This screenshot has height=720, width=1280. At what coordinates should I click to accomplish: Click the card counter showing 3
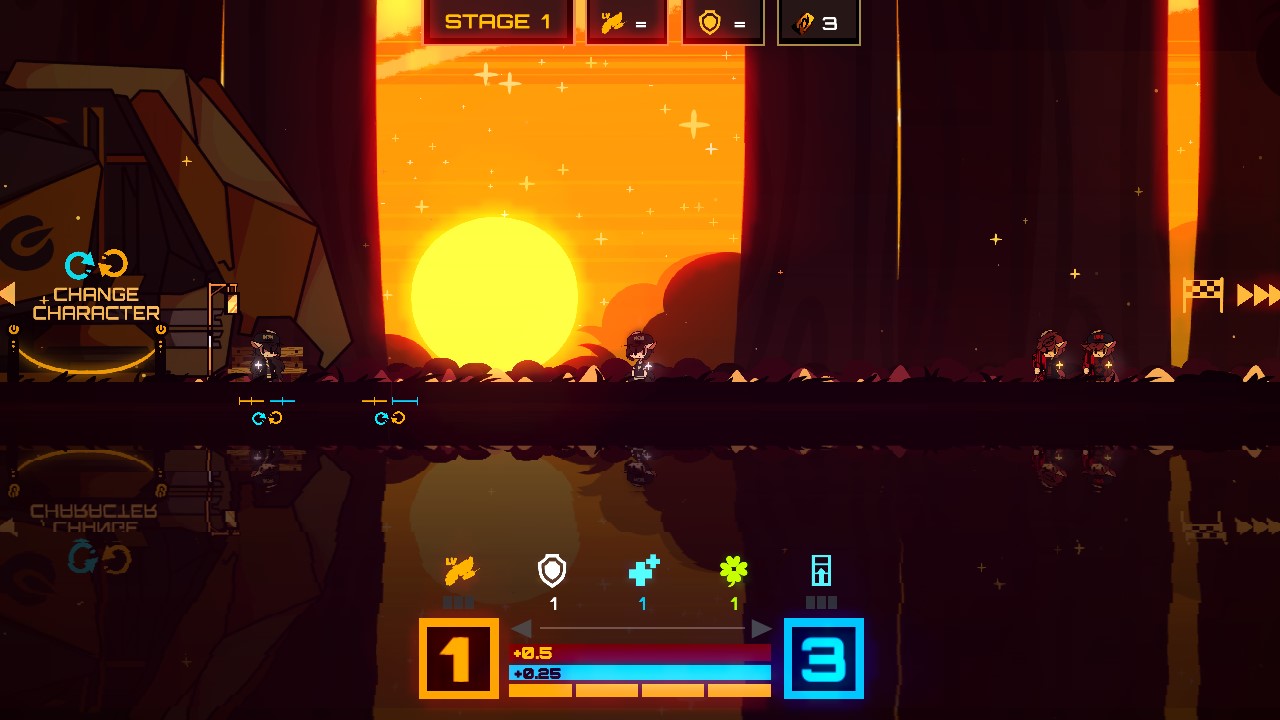pos(818,22)
